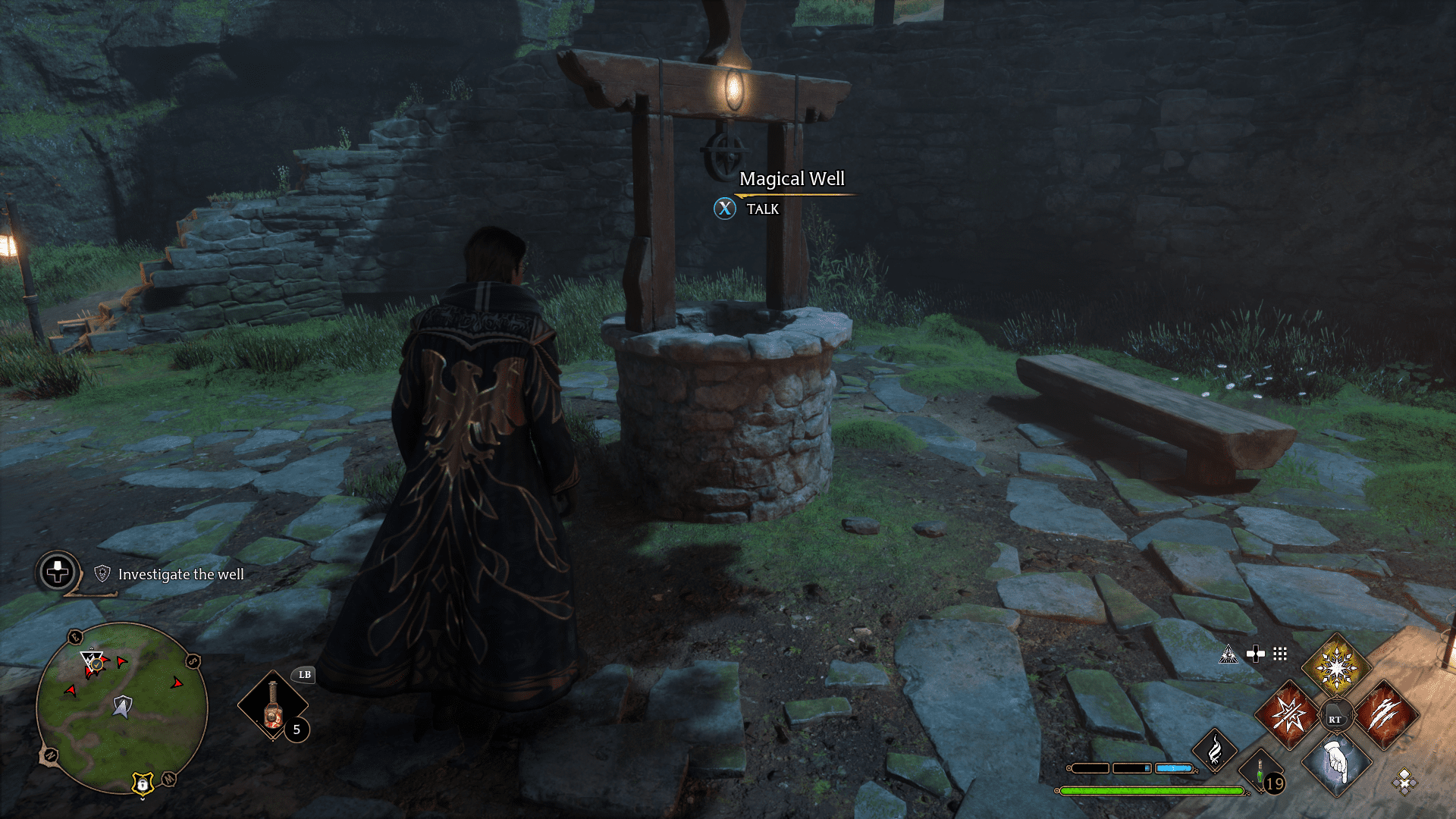The image size is (1456, 819).
Task: Select the red-patterned potion bottle tool slot
Action: point(273,707)
